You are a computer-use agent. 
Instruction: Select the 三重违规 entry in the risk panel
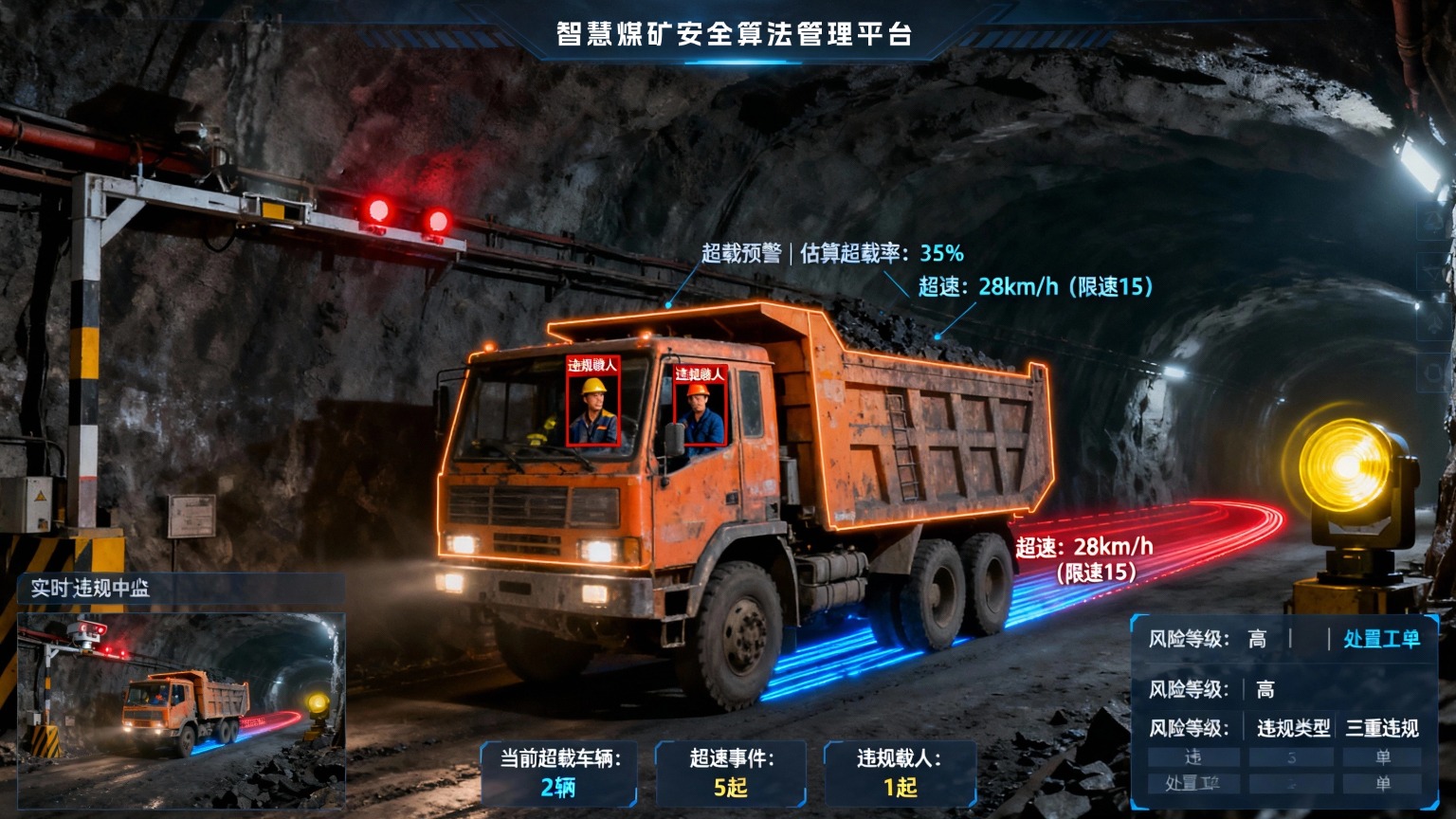(1382, 728)
